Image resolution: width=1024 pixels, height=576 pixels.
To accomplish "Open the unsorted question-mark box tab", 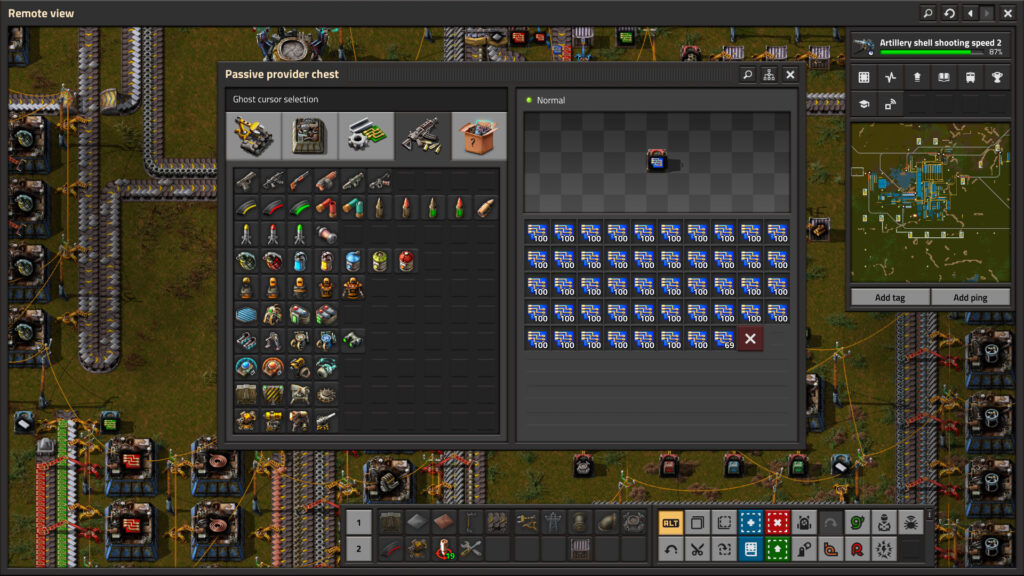I will tap(479, 136).
